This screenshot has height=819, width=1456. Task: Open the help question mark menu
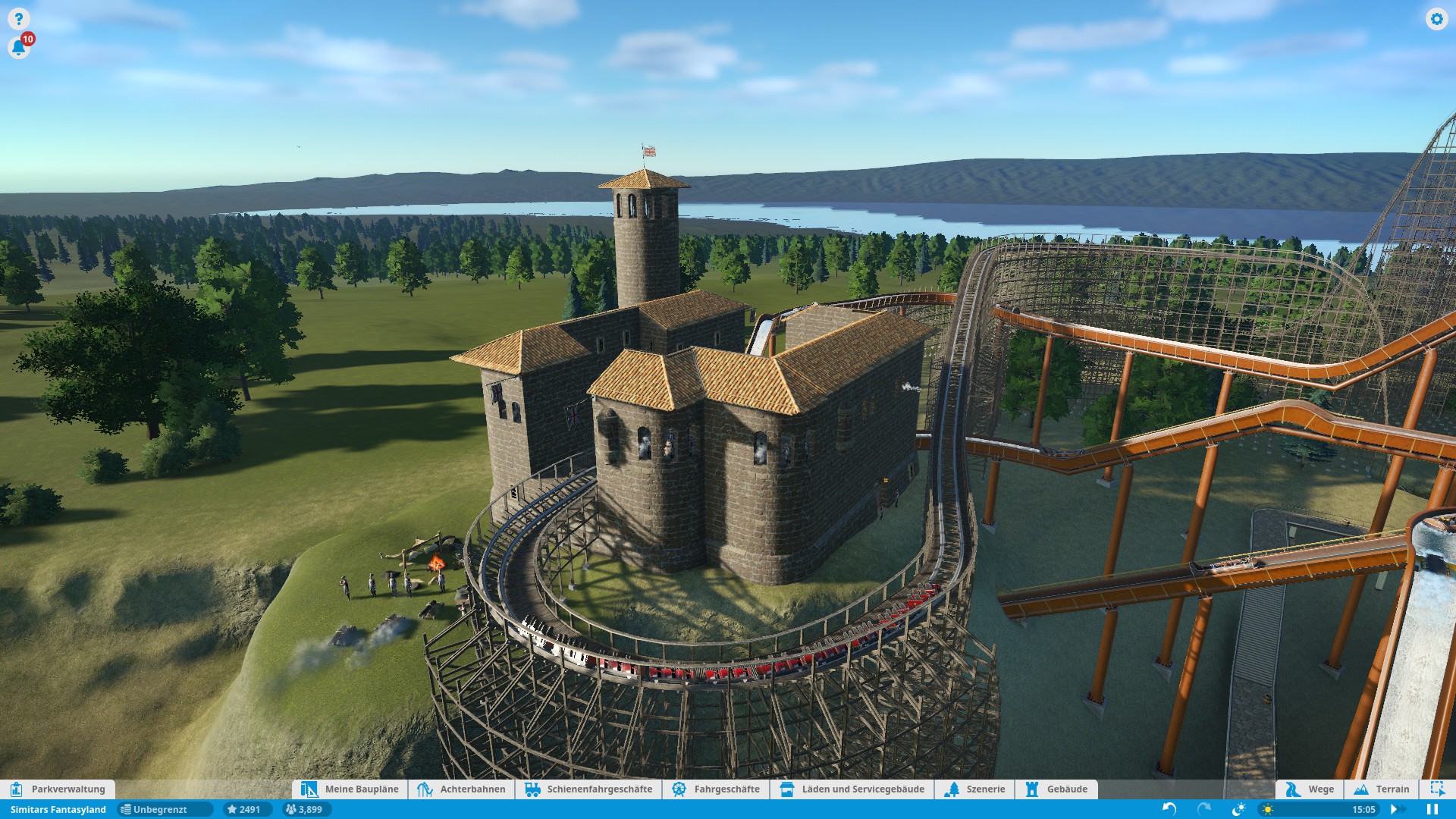[18, 19]
